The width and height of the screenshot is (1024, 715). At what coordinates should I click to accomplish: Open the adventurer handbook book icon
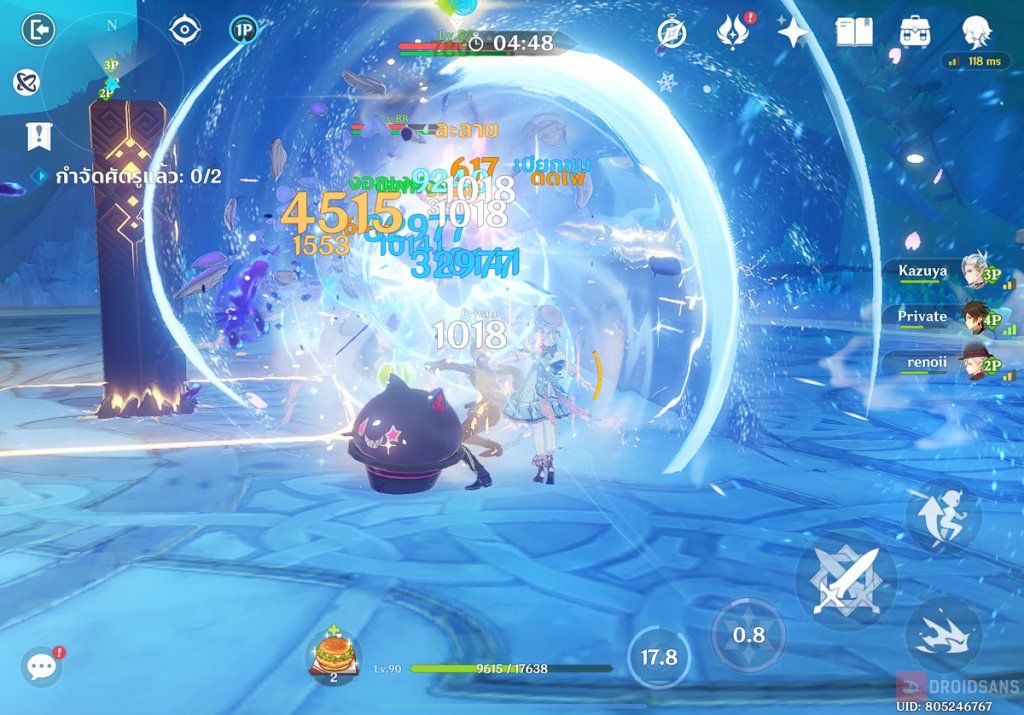pyautogui.click(x=855, y=33)
